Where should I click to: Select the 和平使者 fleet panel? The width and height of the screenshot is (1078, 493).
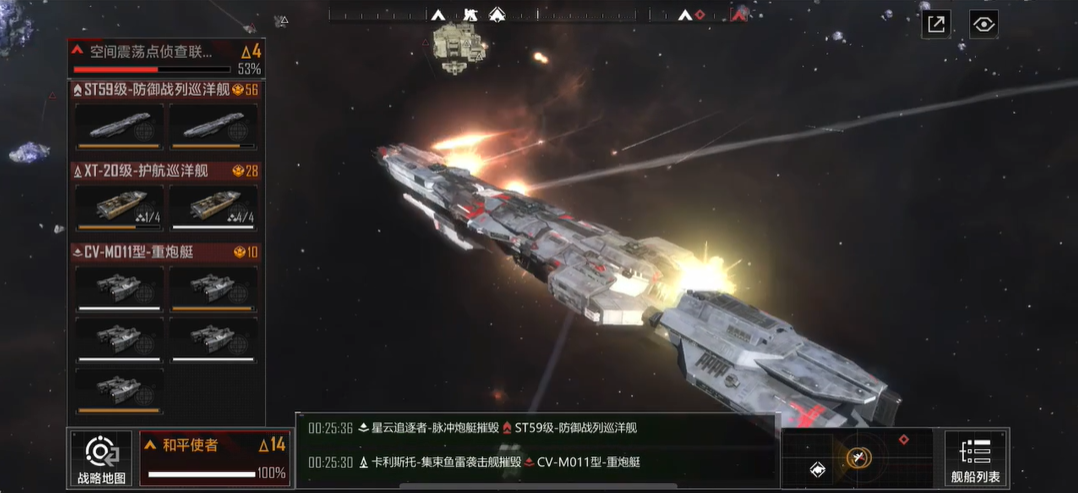point(215,458)
